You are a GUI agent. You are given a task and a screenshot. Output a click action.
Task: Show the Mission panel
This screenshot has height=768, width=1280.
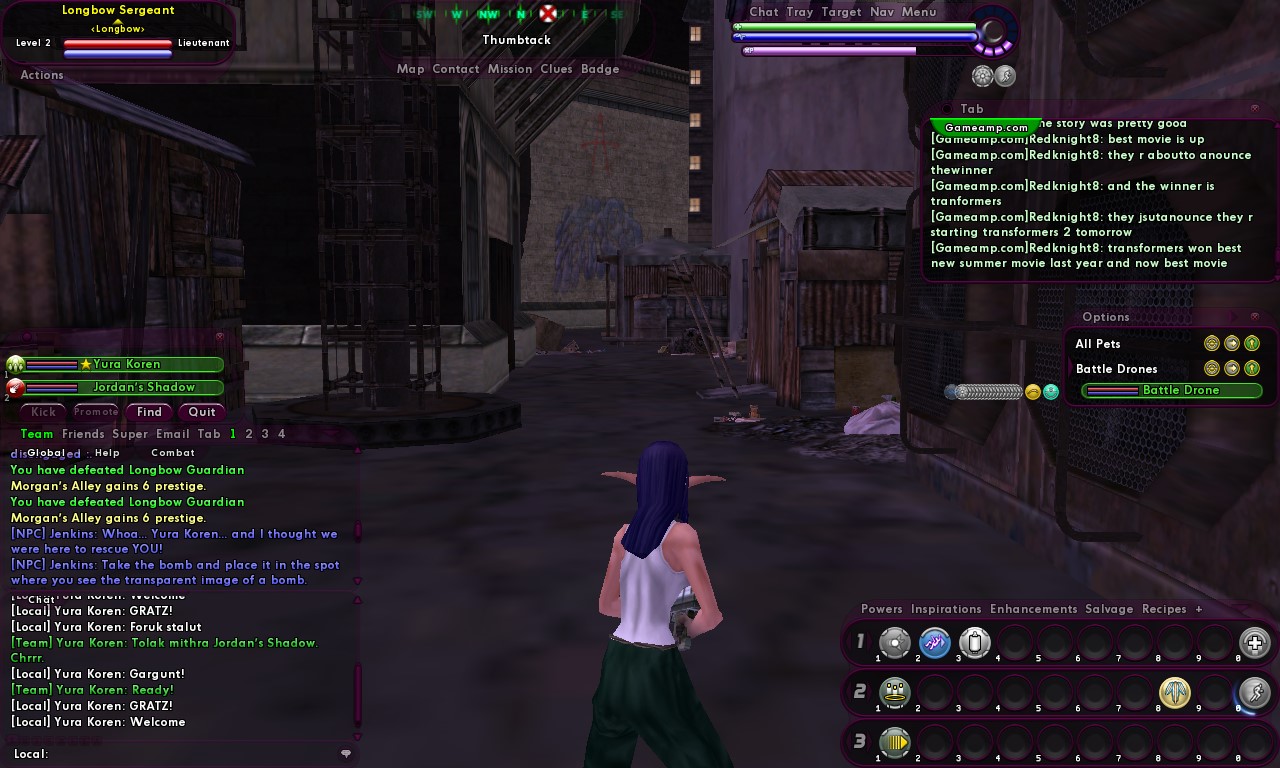510,69
